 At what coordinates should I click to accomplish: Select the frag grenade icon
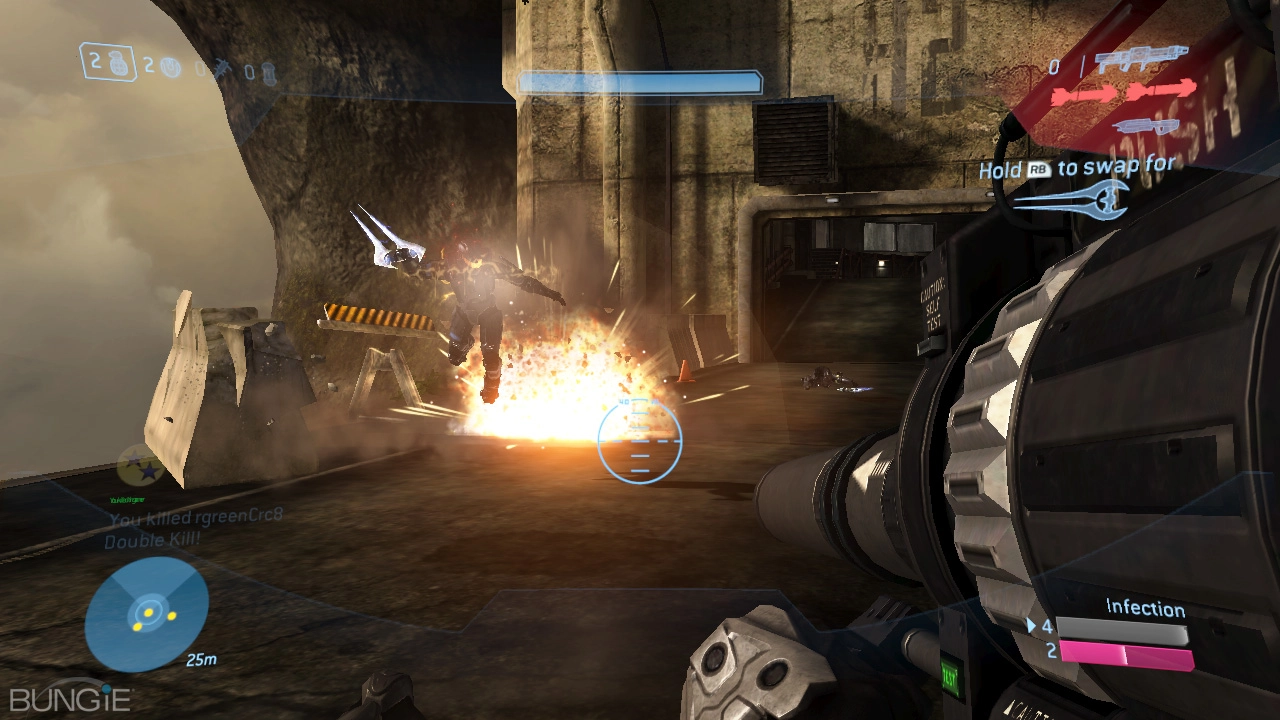click(x=117, y=63)
